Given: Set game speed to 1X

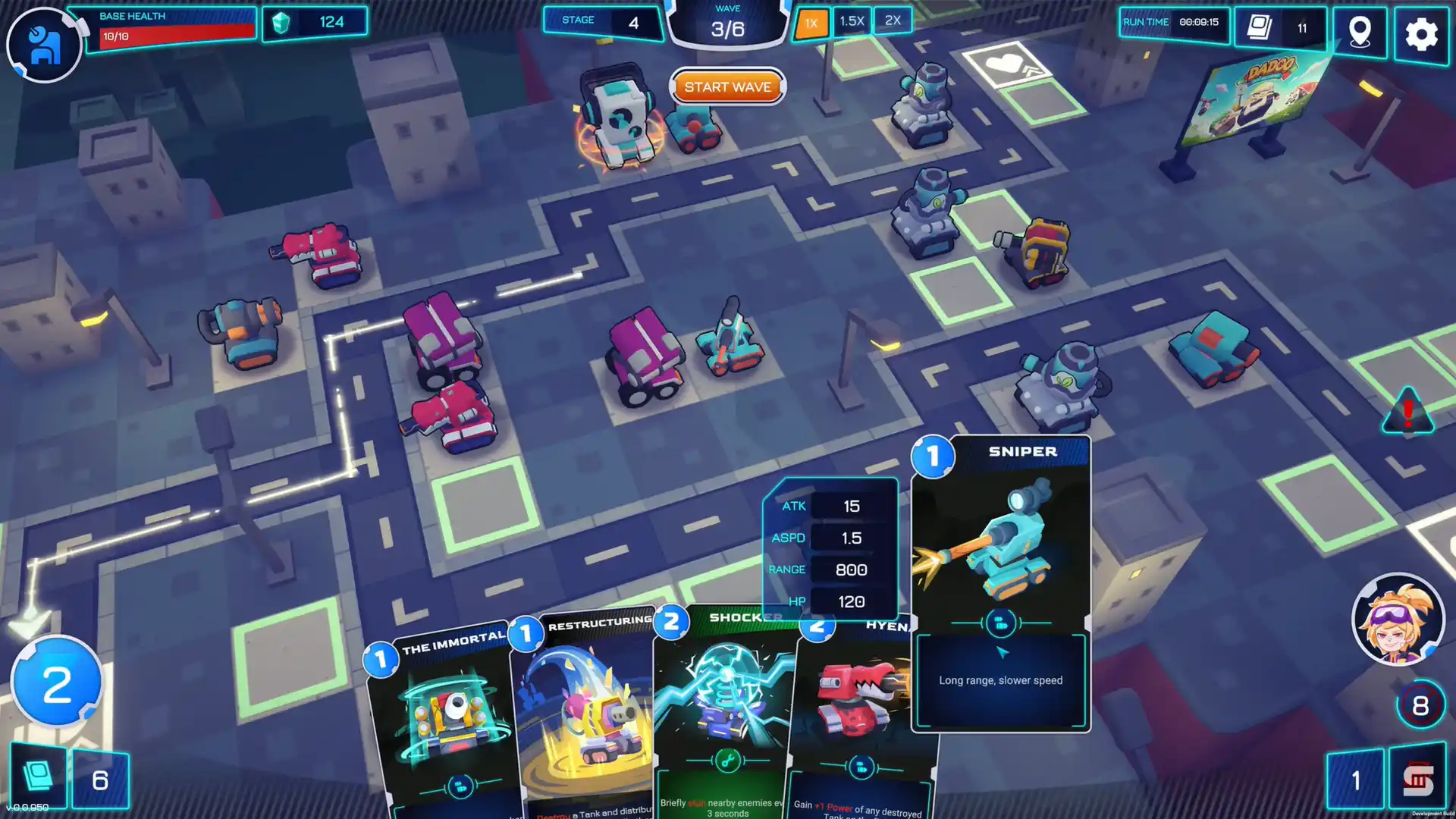Looking at the screenshot, I should click(x=811, y=23).
